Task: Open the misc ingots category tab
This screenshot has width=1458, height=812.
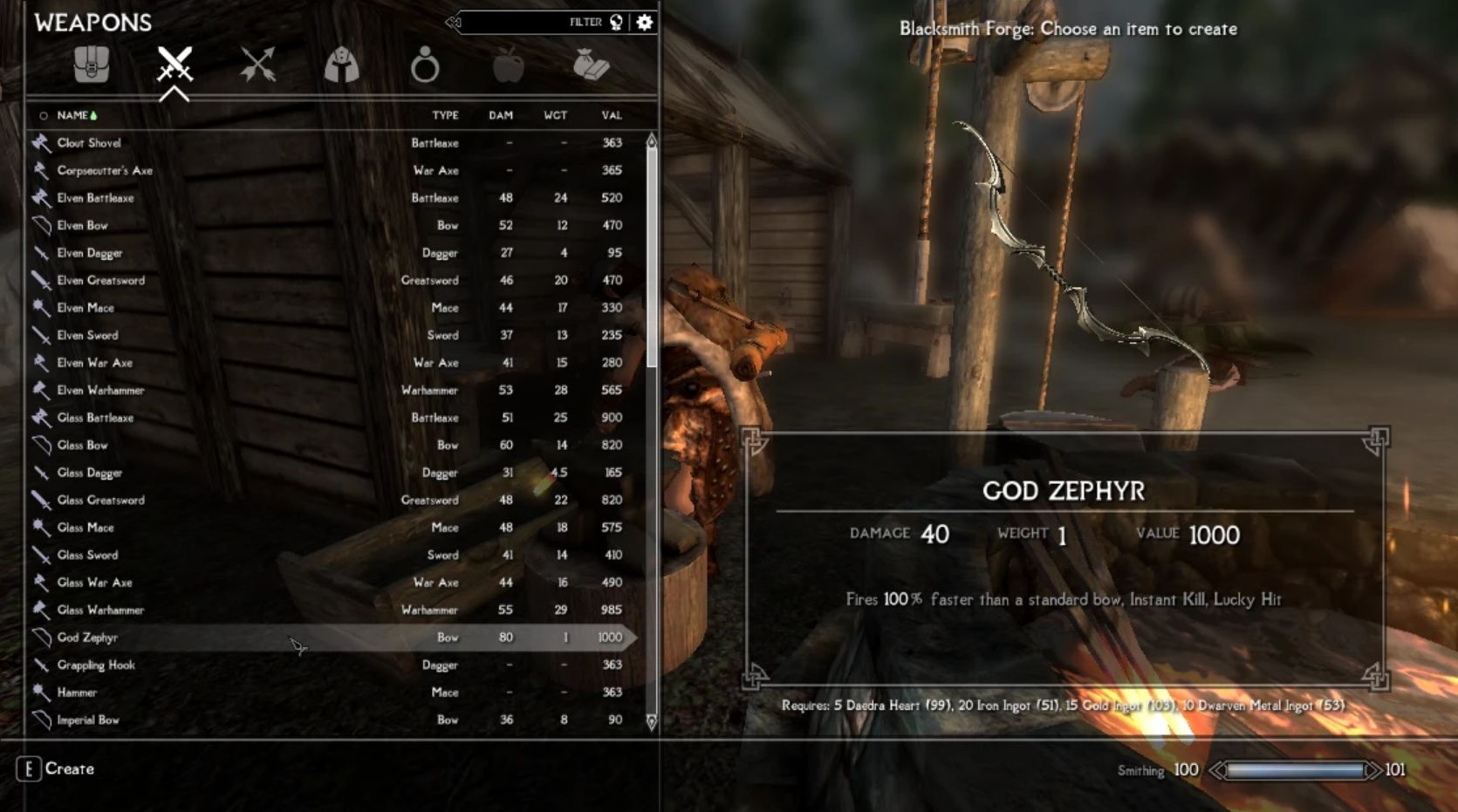Action: pos(591,65)
